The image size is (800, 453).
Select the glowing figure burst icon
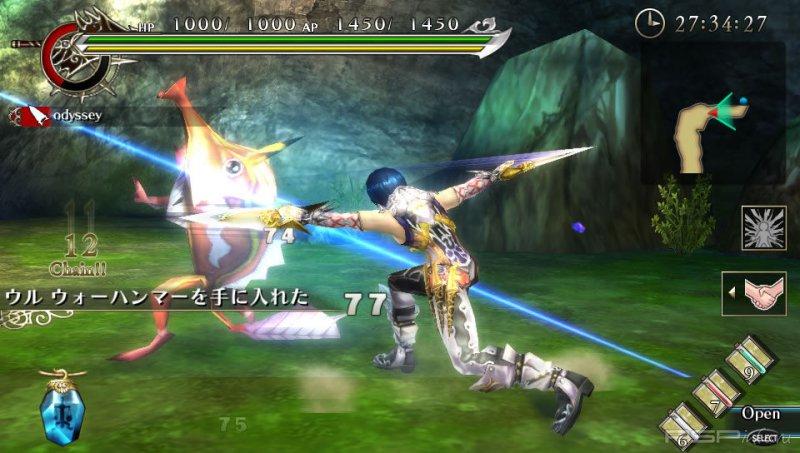click(762, 228)
